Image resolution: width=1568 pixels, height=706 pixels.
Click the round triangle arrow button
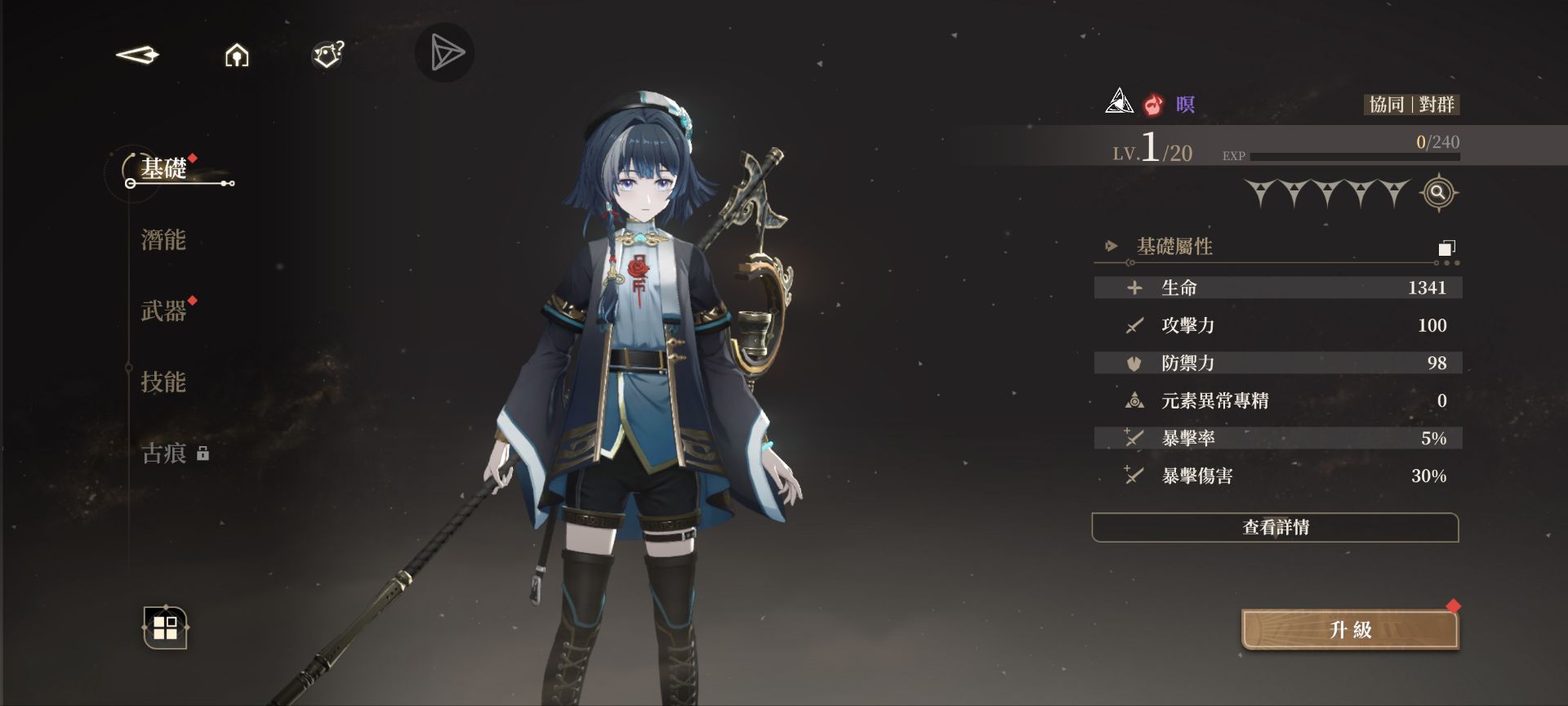point(445,53)
